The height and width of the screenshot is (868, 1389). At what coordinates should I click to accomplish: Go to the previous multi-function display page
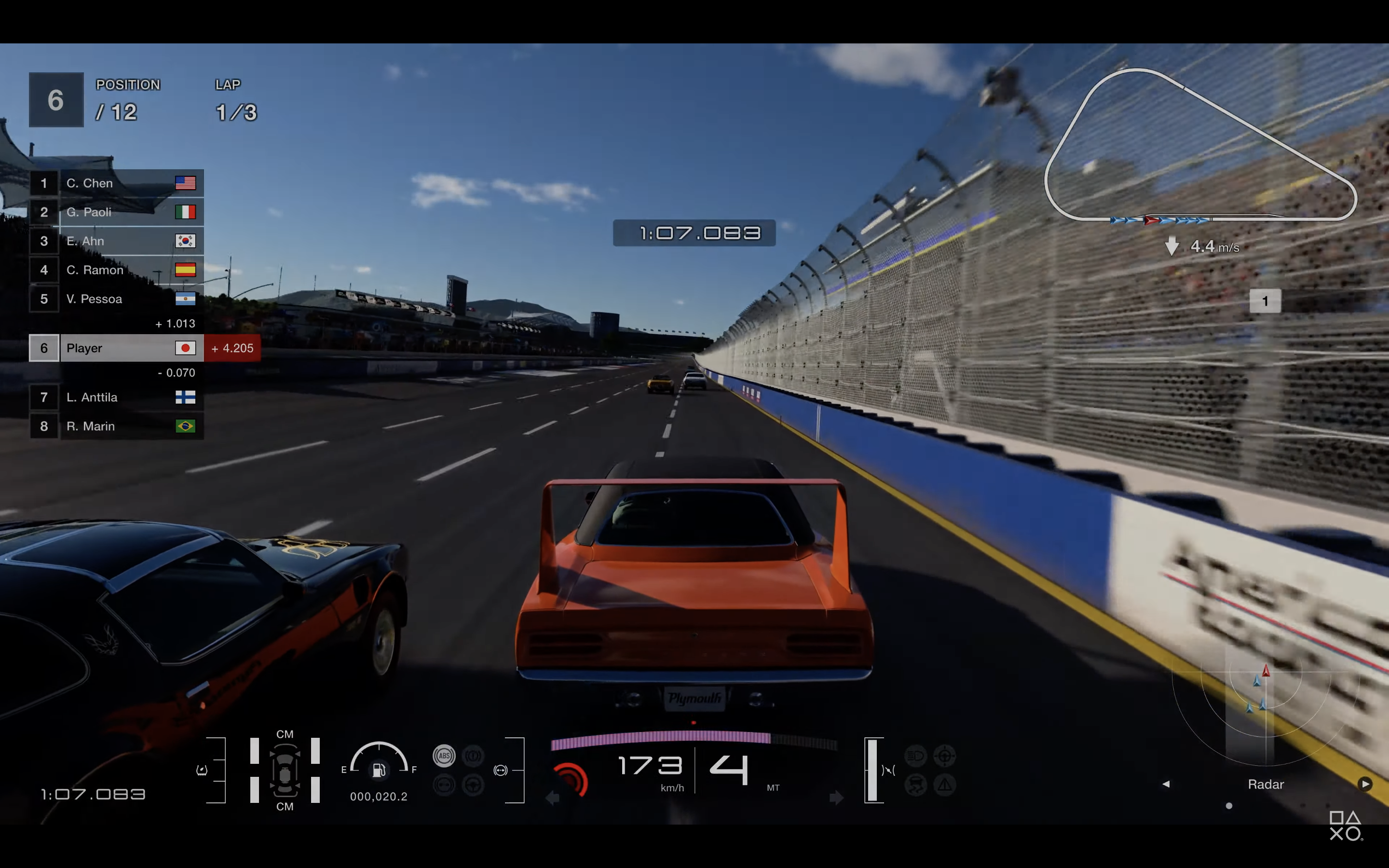(x=1166, y=784)
